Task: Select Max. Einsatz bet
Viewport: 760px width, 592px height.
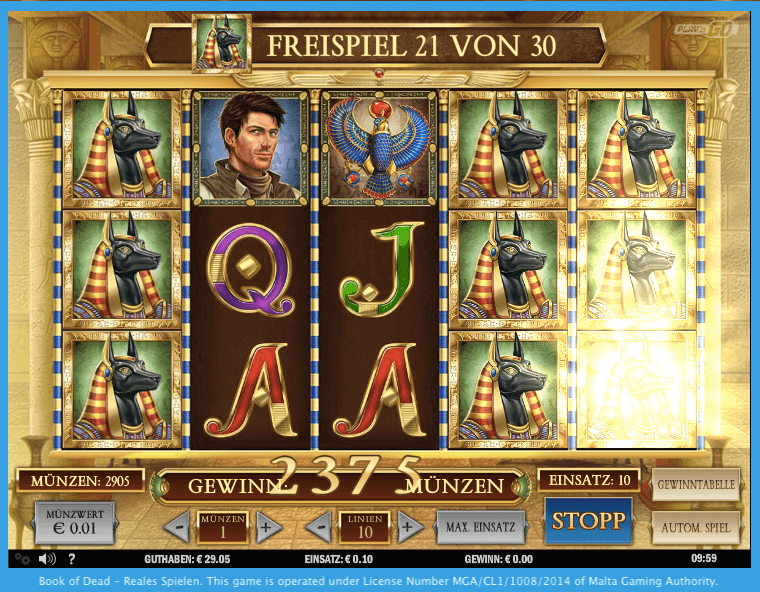Action: [x=480, y=526]
